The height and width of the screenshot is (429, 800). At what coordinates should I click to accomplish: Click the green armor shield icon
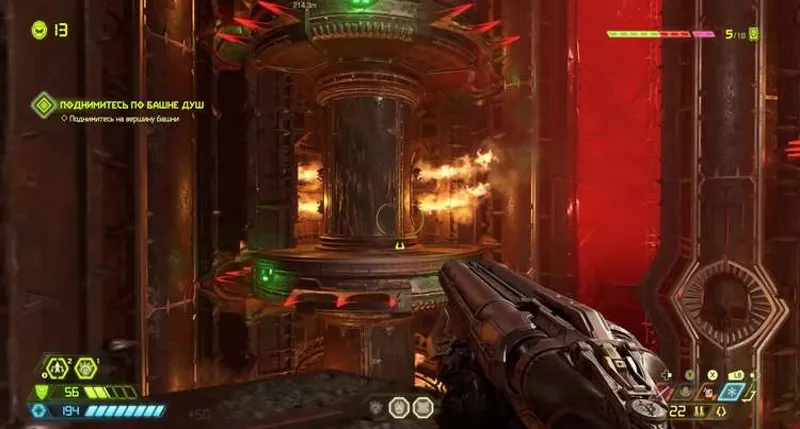click(41, 392)
